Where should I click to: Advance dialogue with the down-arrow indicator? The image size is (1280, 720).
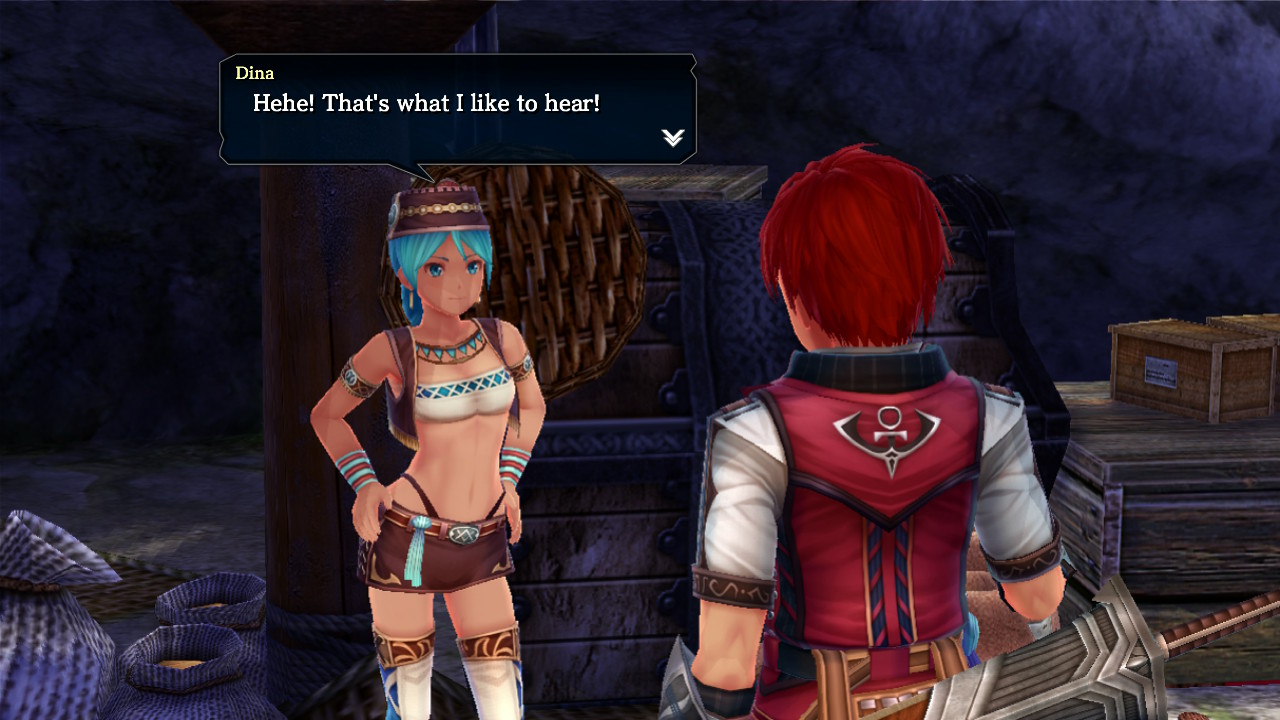673,138
